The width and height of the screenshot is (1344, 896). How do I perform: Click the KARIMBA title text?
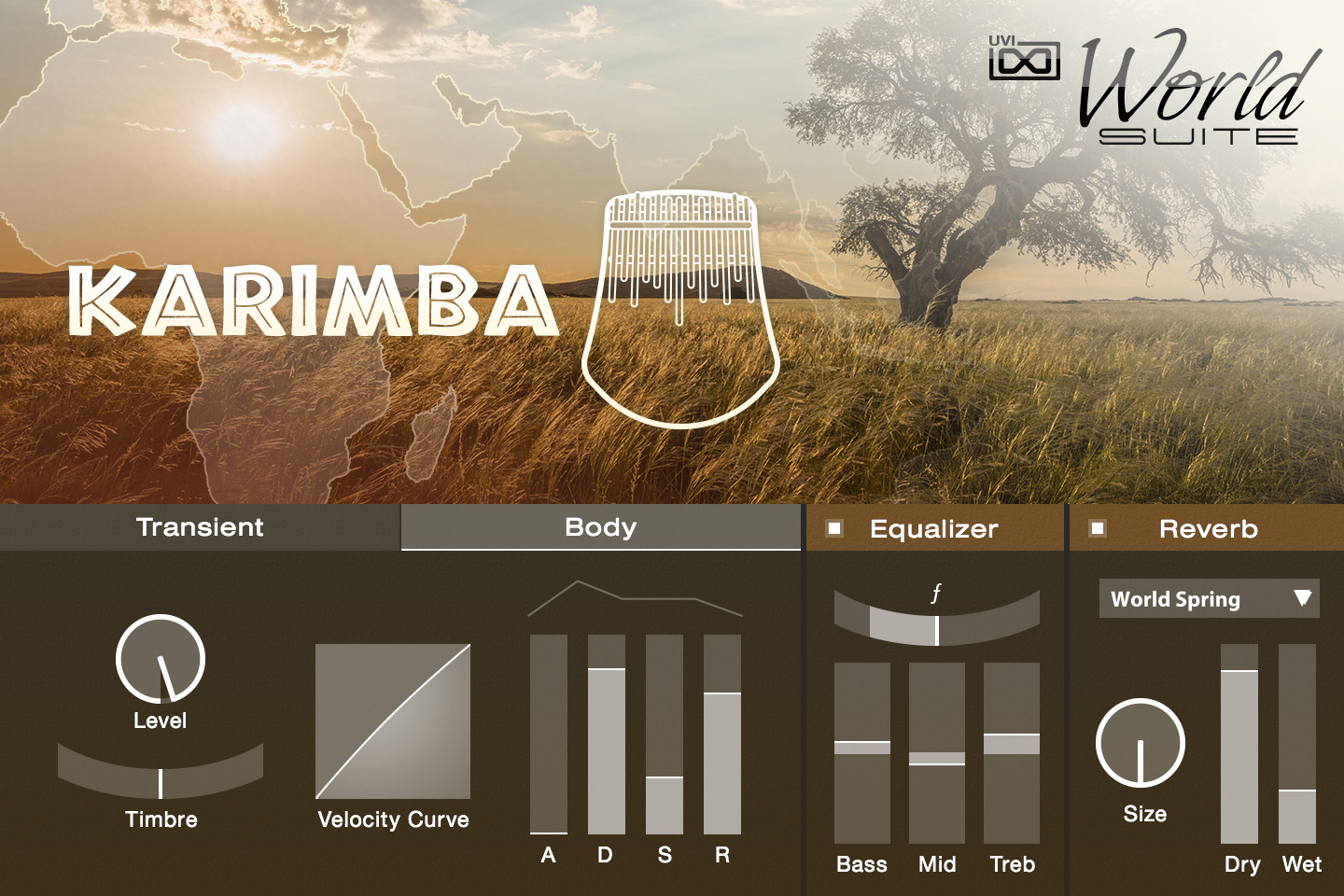(x=317, y=299)
